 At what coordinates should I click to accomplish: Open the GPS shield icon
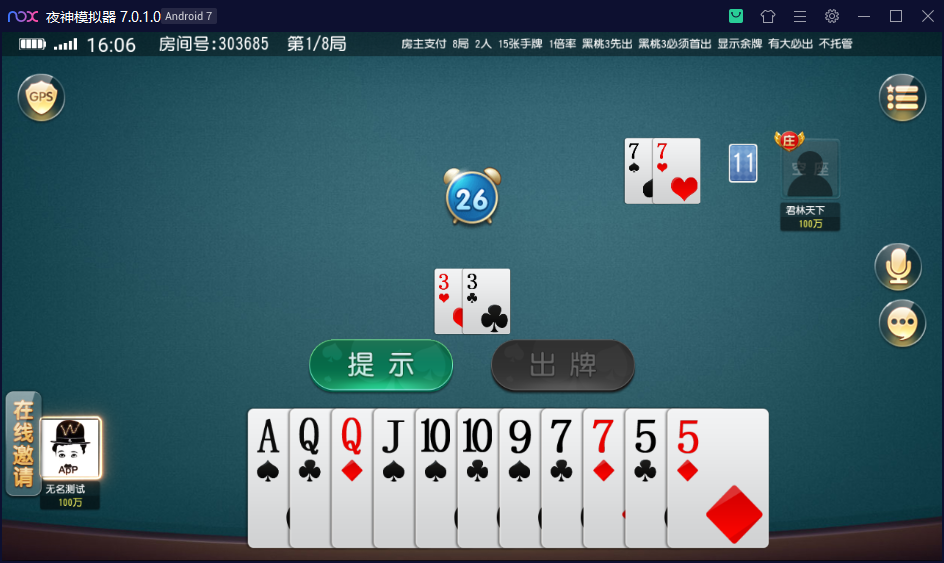[41, 97]
